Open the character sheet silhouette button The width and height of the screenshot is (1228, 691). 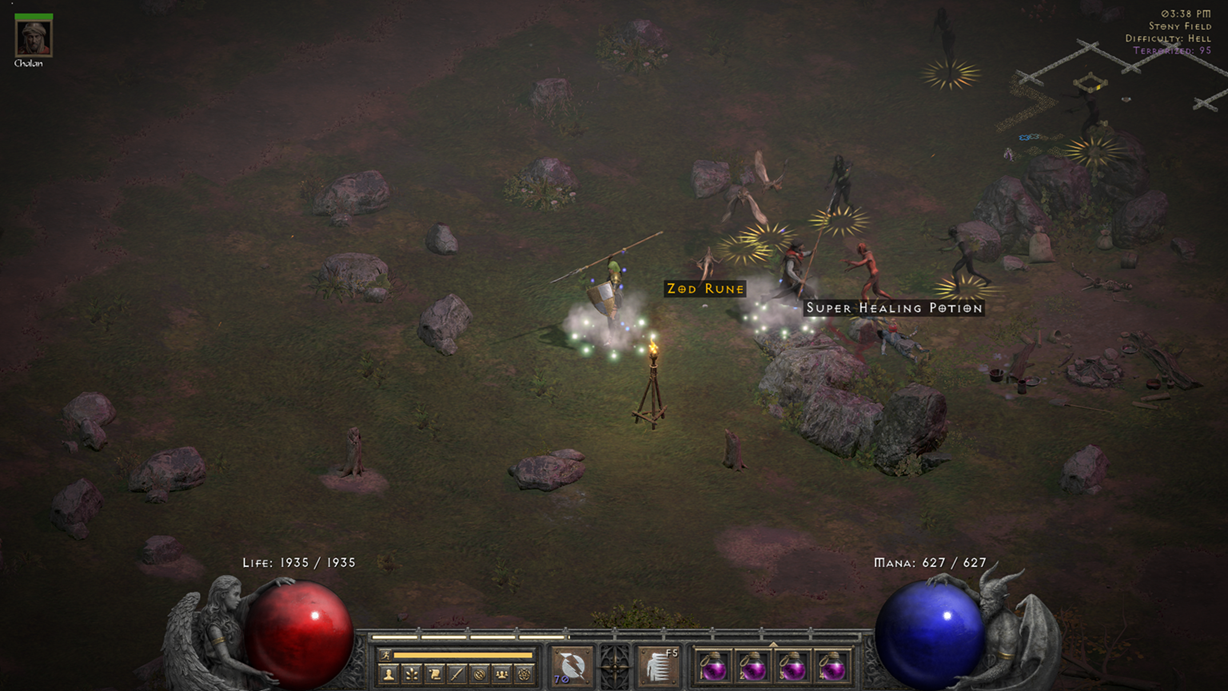[389, 675]
